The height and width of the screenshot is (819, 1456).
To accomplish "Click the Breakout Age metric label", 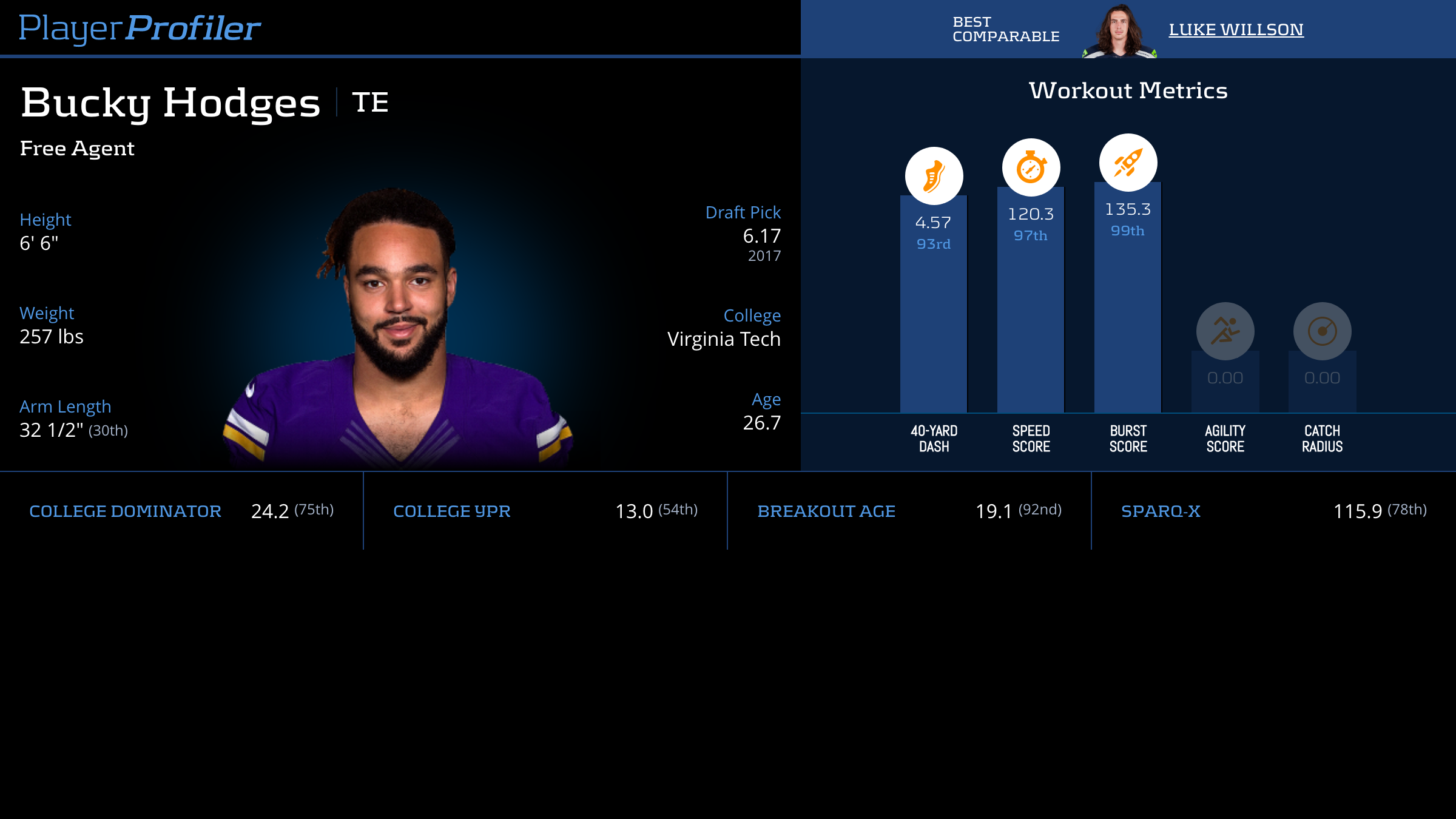I will click(826, 511).
